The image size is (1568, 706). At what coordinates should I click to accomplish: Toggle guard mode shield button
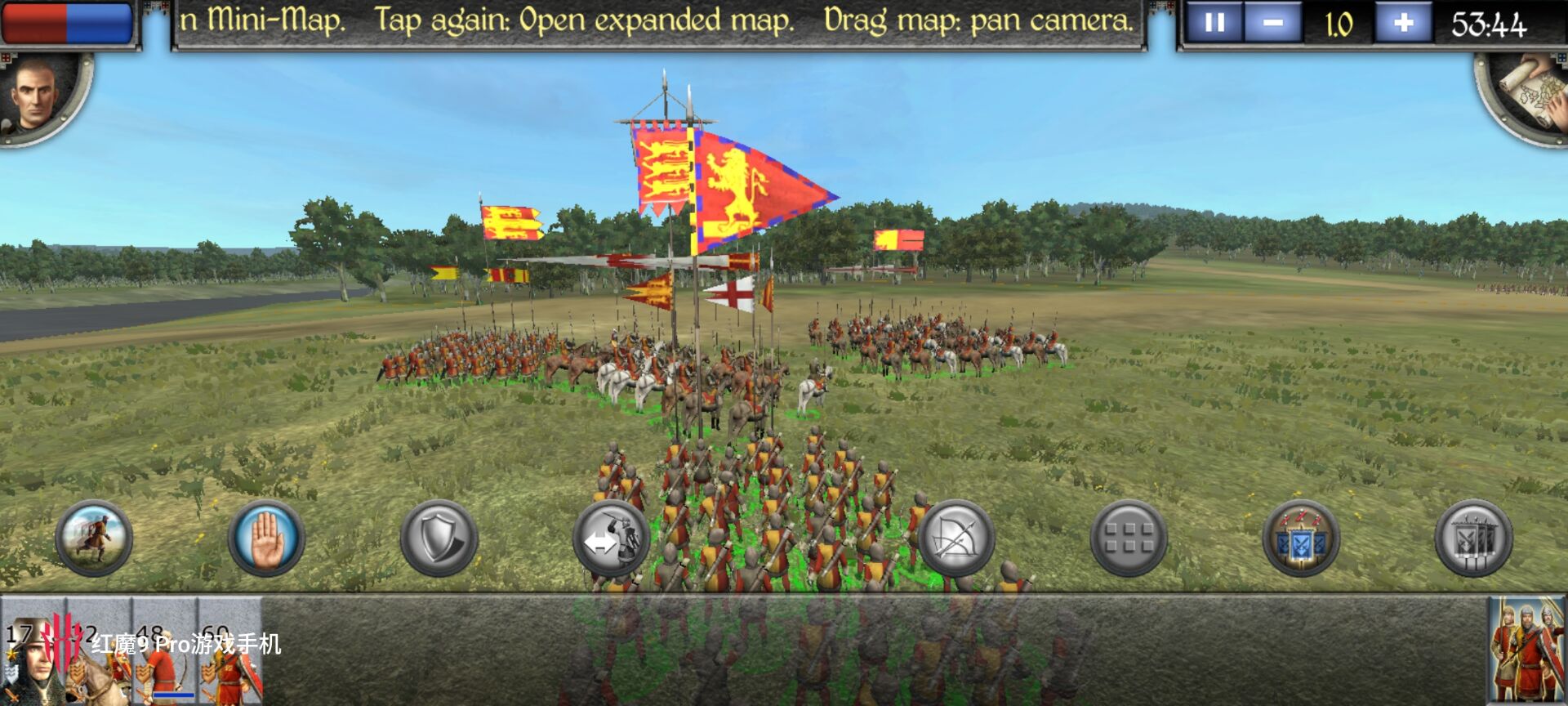(439, 538)
